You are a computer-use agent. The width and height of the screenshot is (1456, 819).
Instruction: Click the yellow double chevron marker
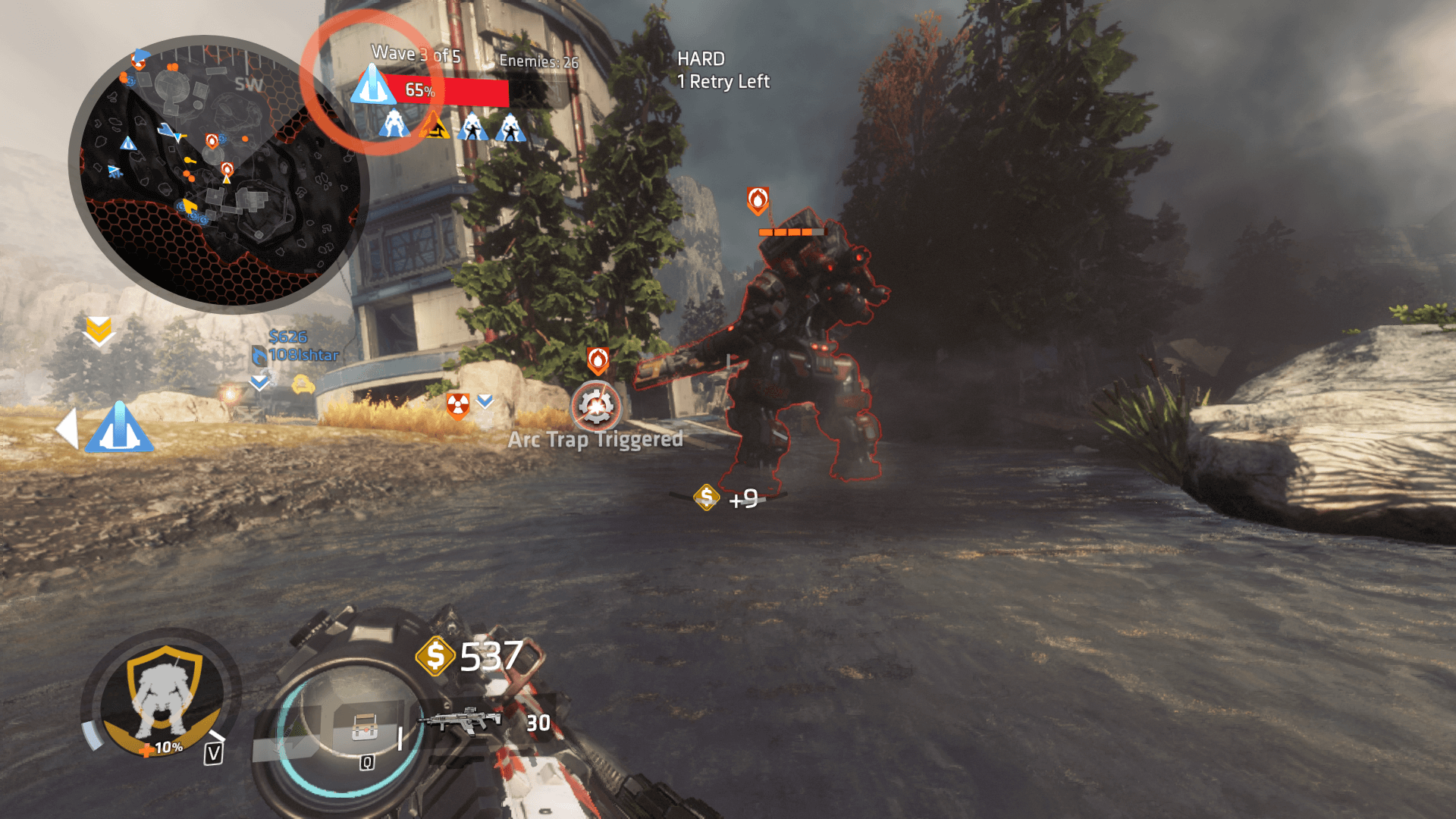(x=99, y=331)
